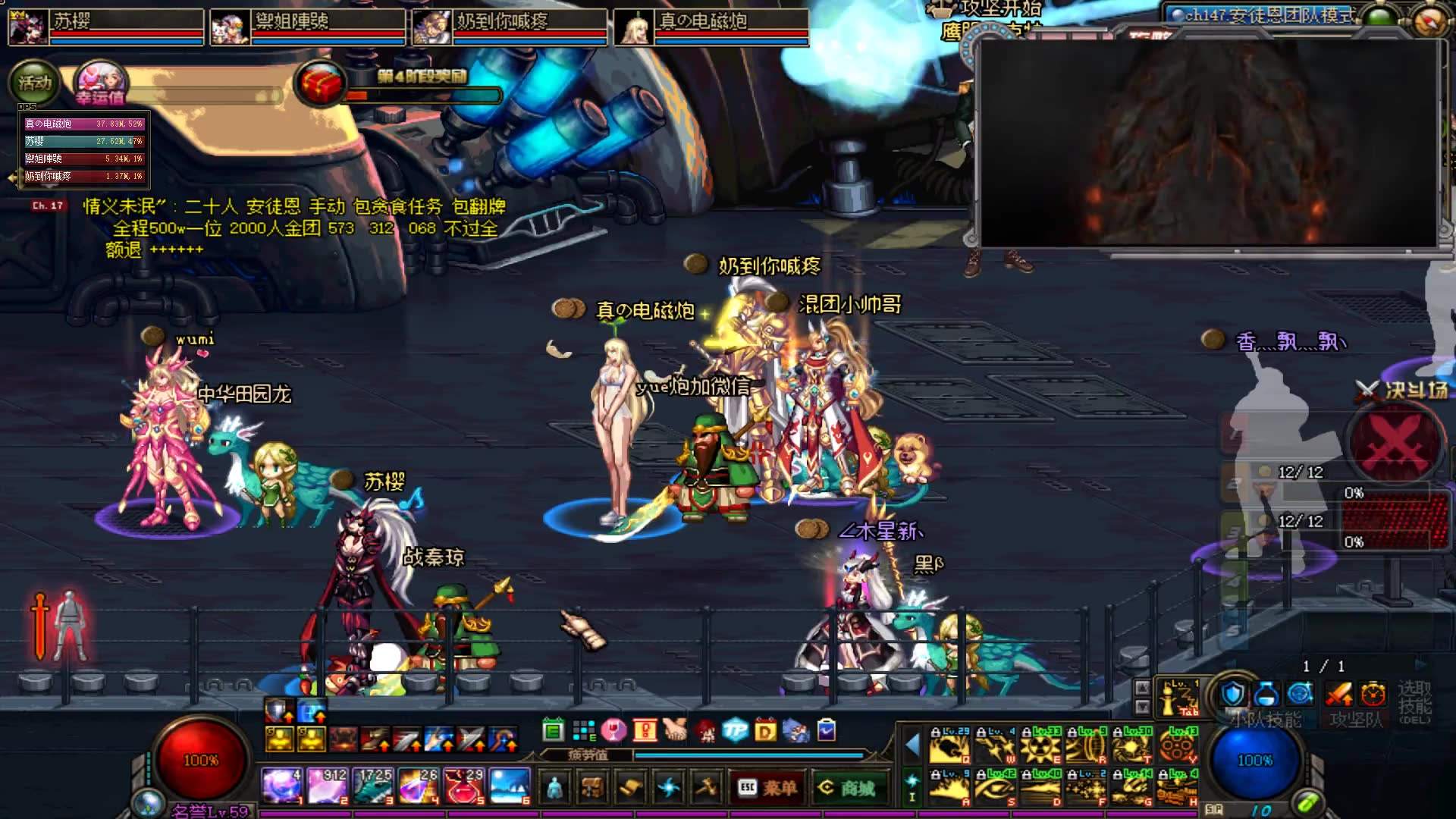
Task: Open the quest scroll icon
Action: click(630, 788)
